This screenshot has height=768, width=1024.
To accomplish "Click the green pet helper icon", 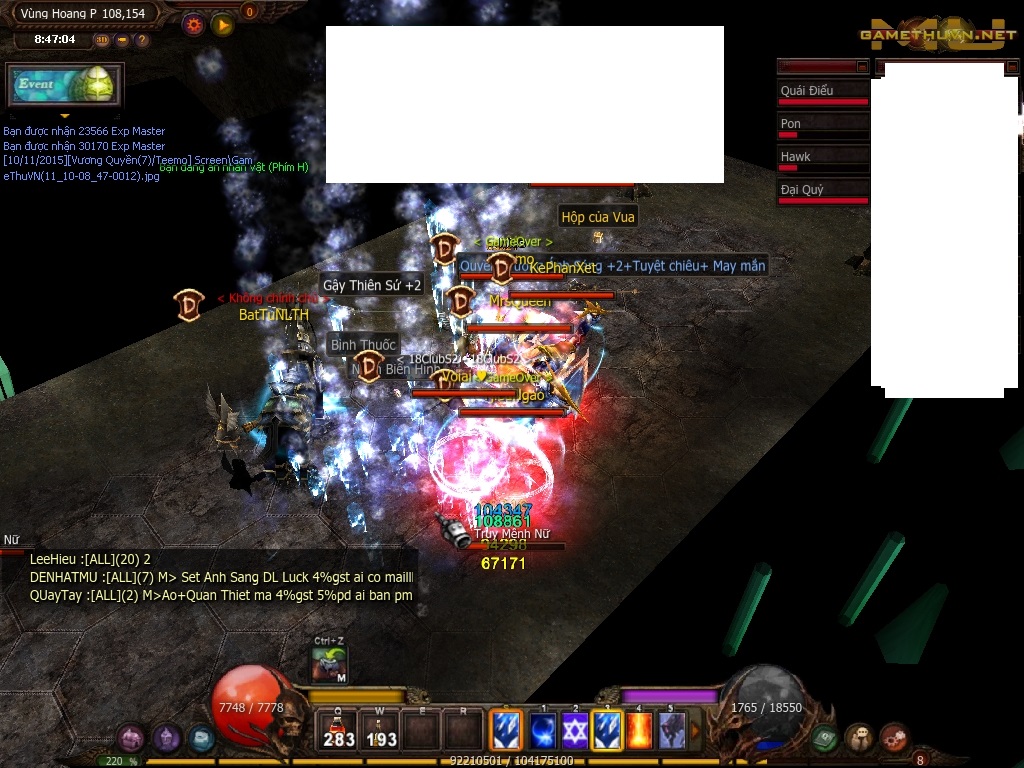I will pyautogui.click(x=329, y=664).
